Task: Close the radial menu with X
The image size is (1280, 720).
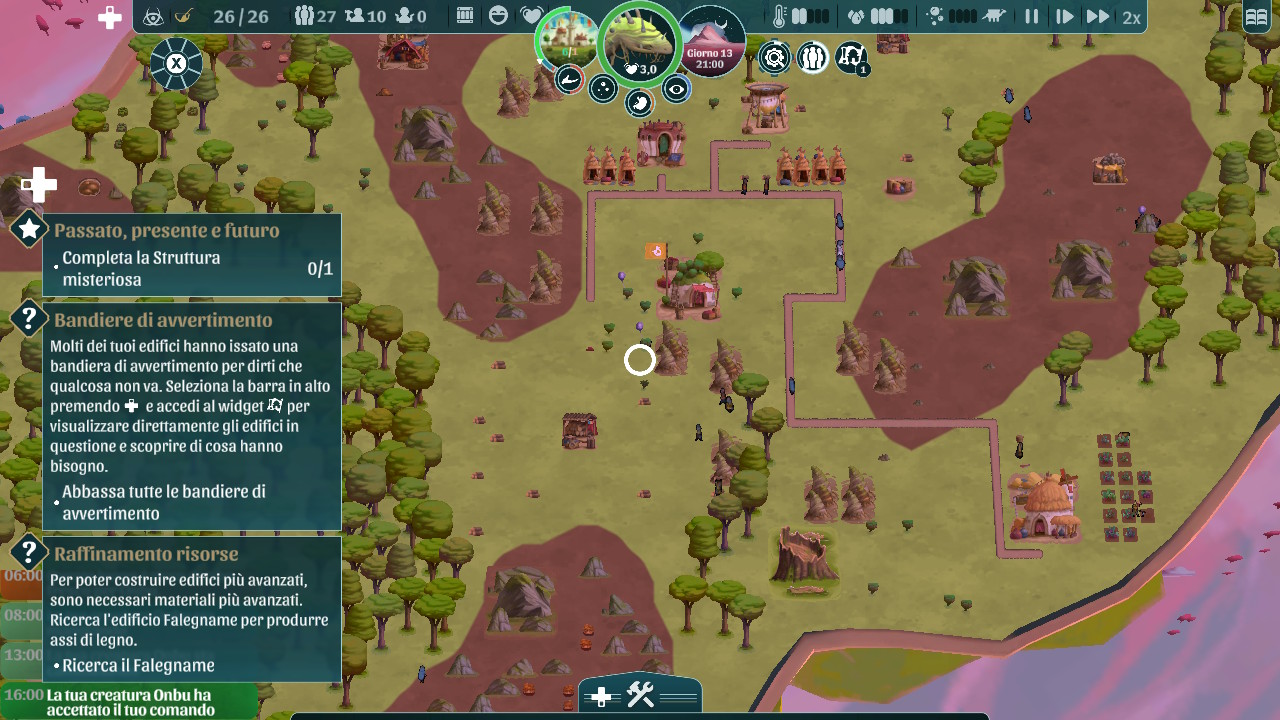Action: pyautogui.click(x=176, y=64)
